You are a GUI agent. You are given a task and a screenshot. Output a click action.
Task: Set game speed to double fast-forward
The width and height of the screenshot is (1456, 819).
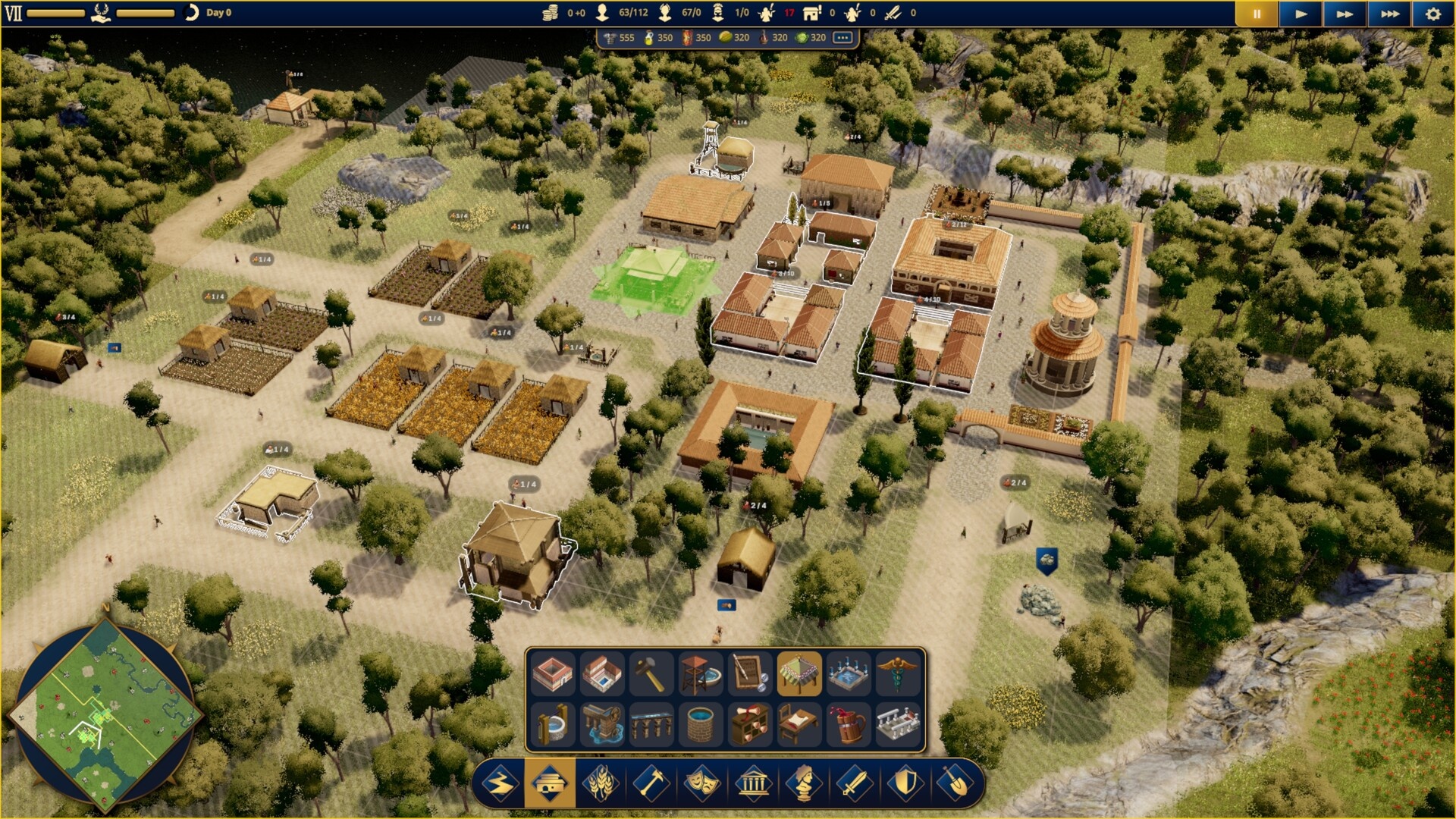(x=1345, y=14)
